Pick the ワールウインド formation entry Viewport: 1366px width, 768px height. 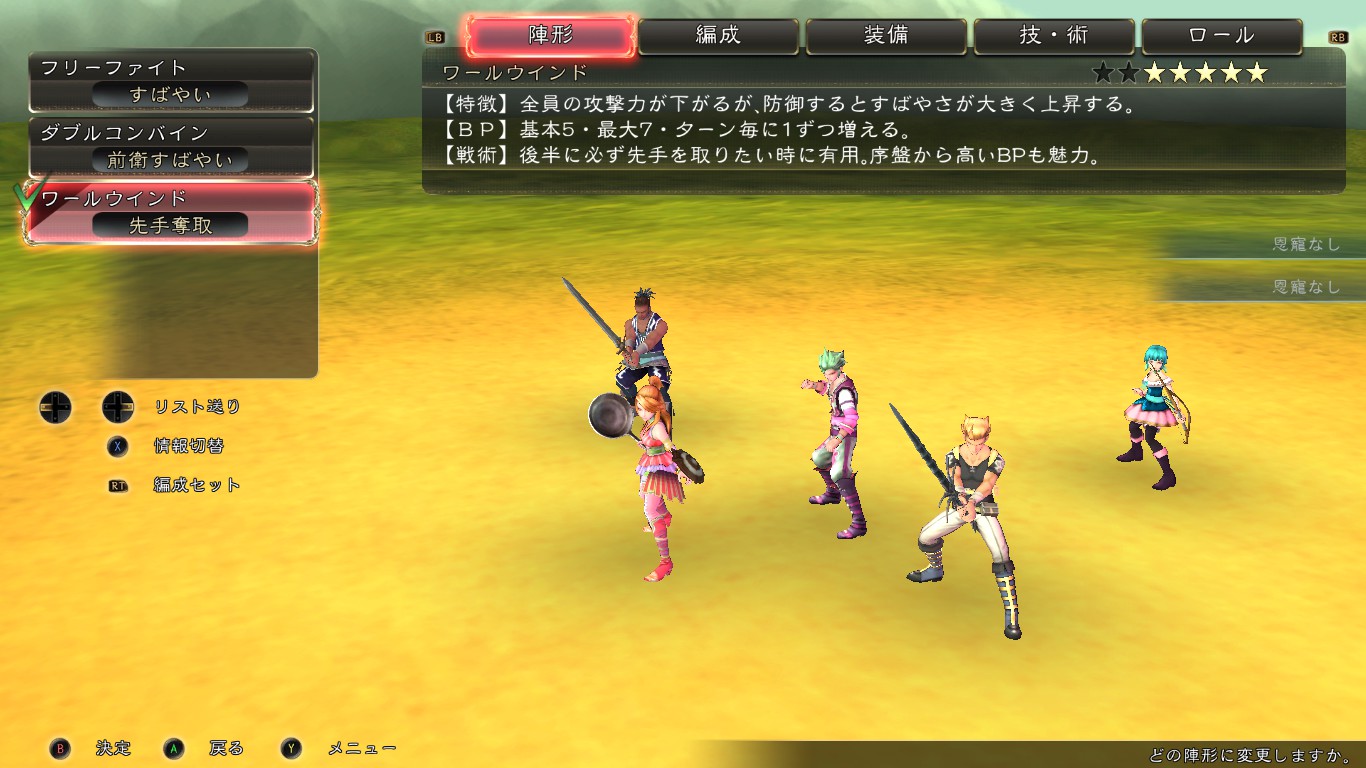tap(173, 212)
